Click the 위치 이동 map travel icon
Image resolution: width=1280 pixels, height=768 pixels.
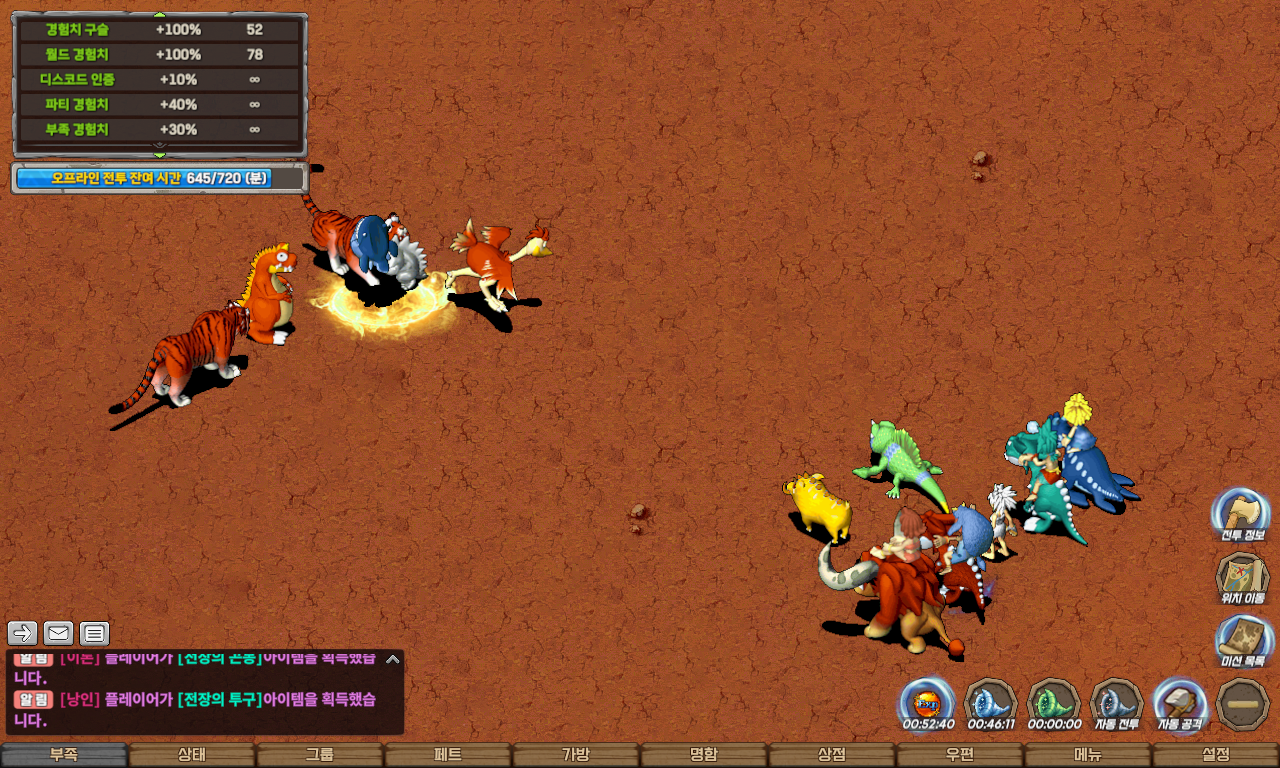1242,578
